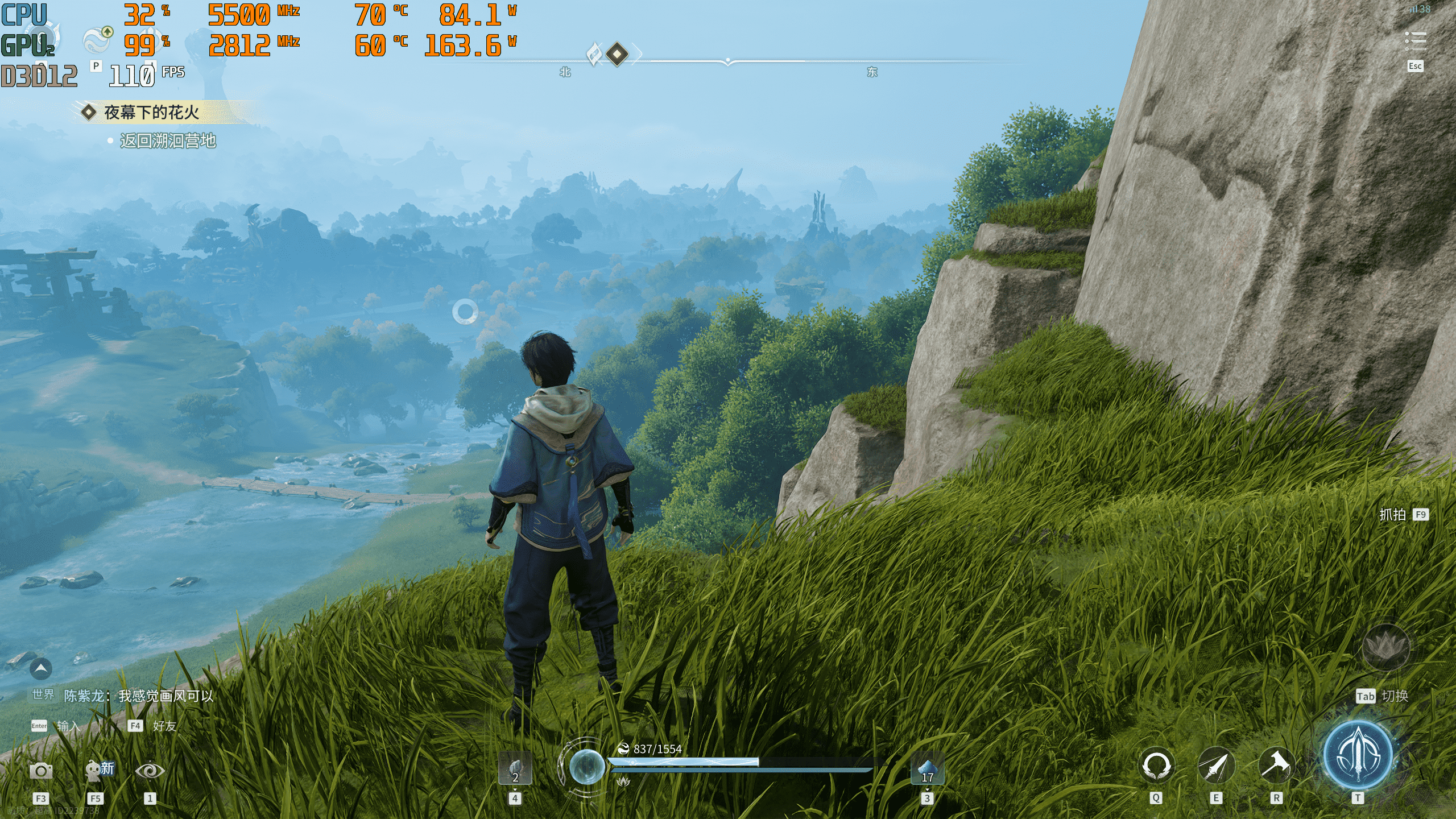Switch to the 世界 chat channel
The image size is (1456, 819).
pyautogui.click(x=43, y=694)
